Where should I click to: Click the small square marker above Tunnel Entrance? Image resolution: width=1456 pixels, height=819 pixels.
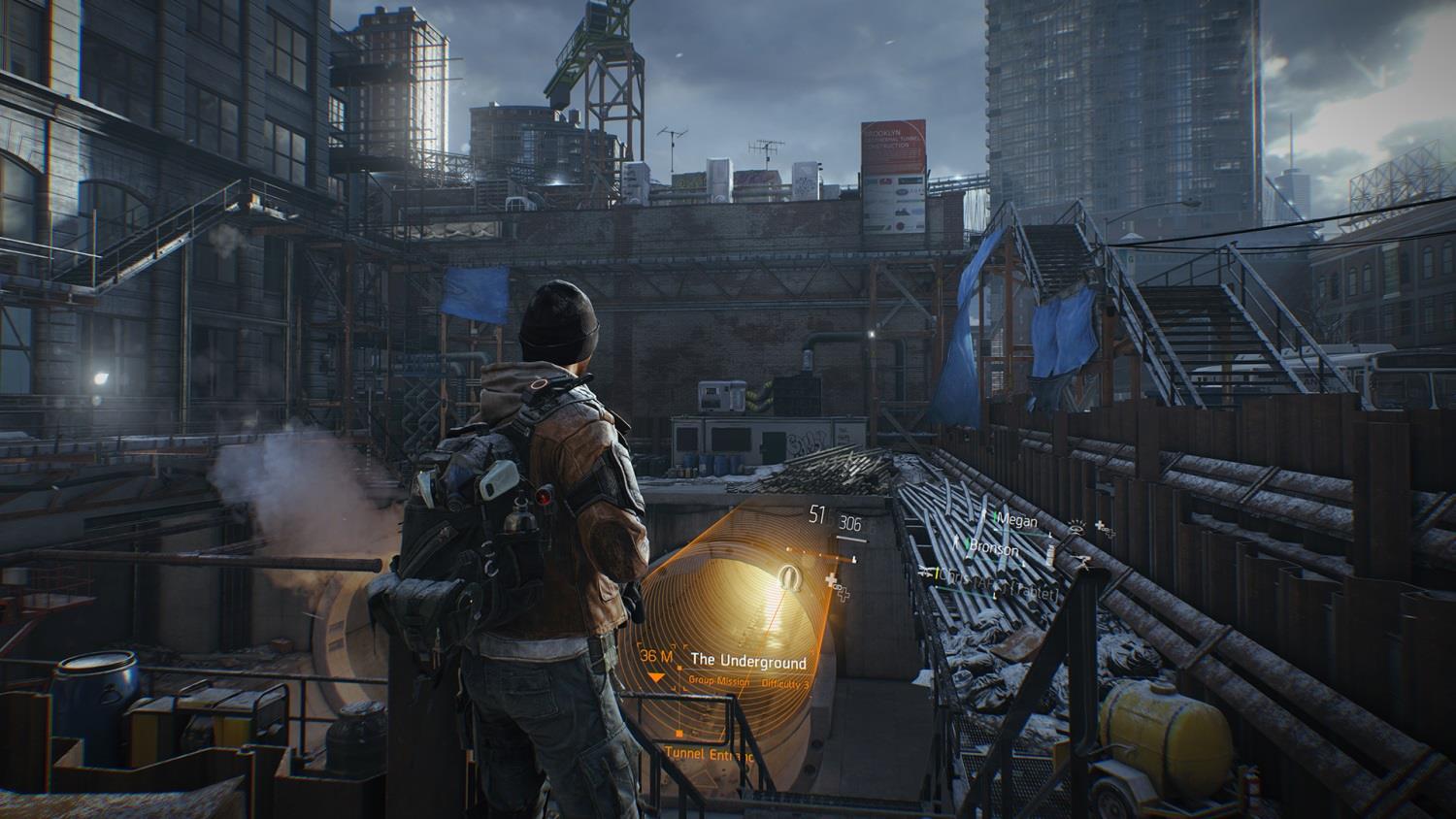(x=678, y=733)
